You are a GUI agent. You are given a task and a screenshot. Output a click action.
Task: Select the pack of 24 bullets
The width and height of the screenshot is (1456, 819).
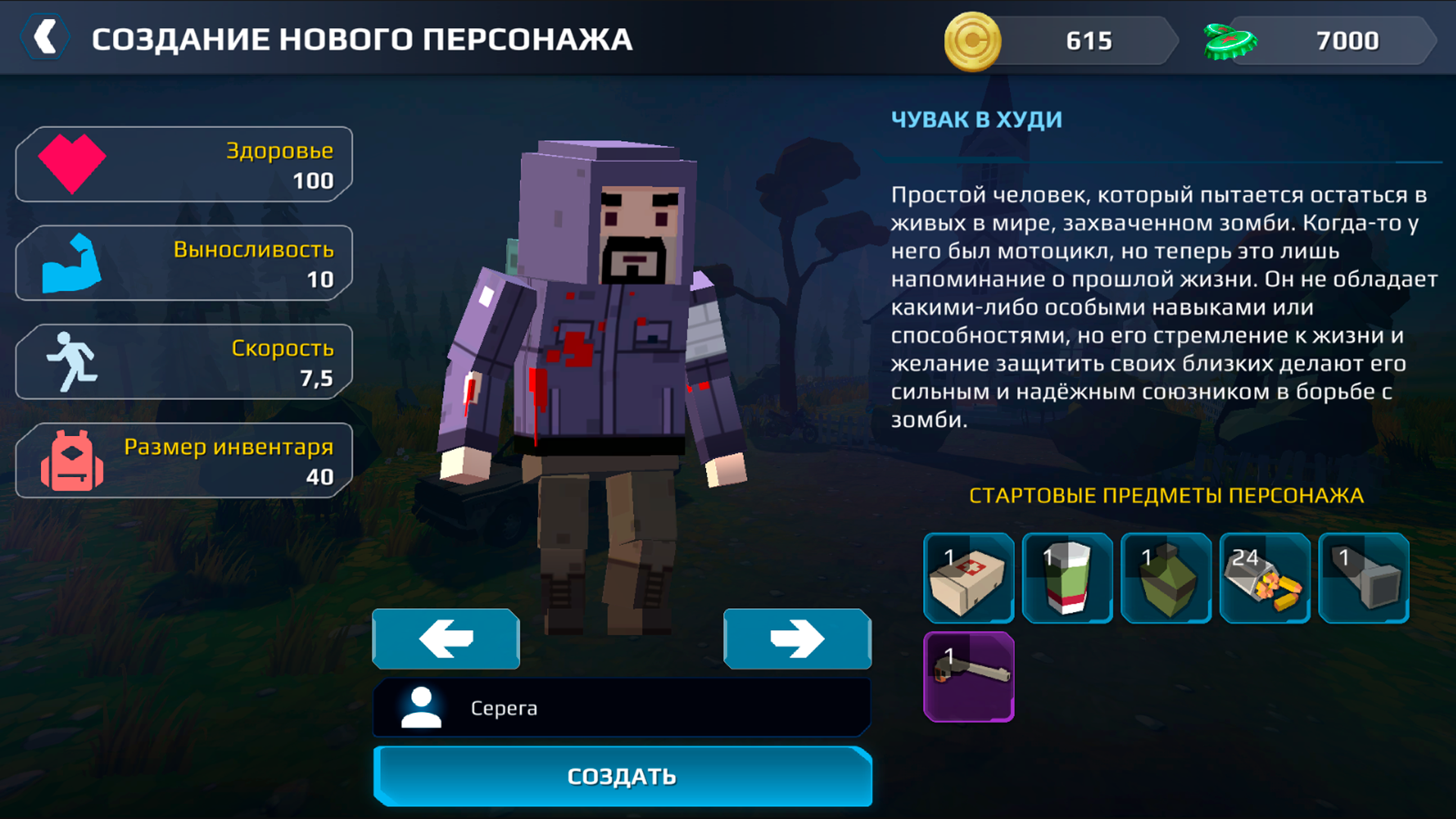point(1264,578)
